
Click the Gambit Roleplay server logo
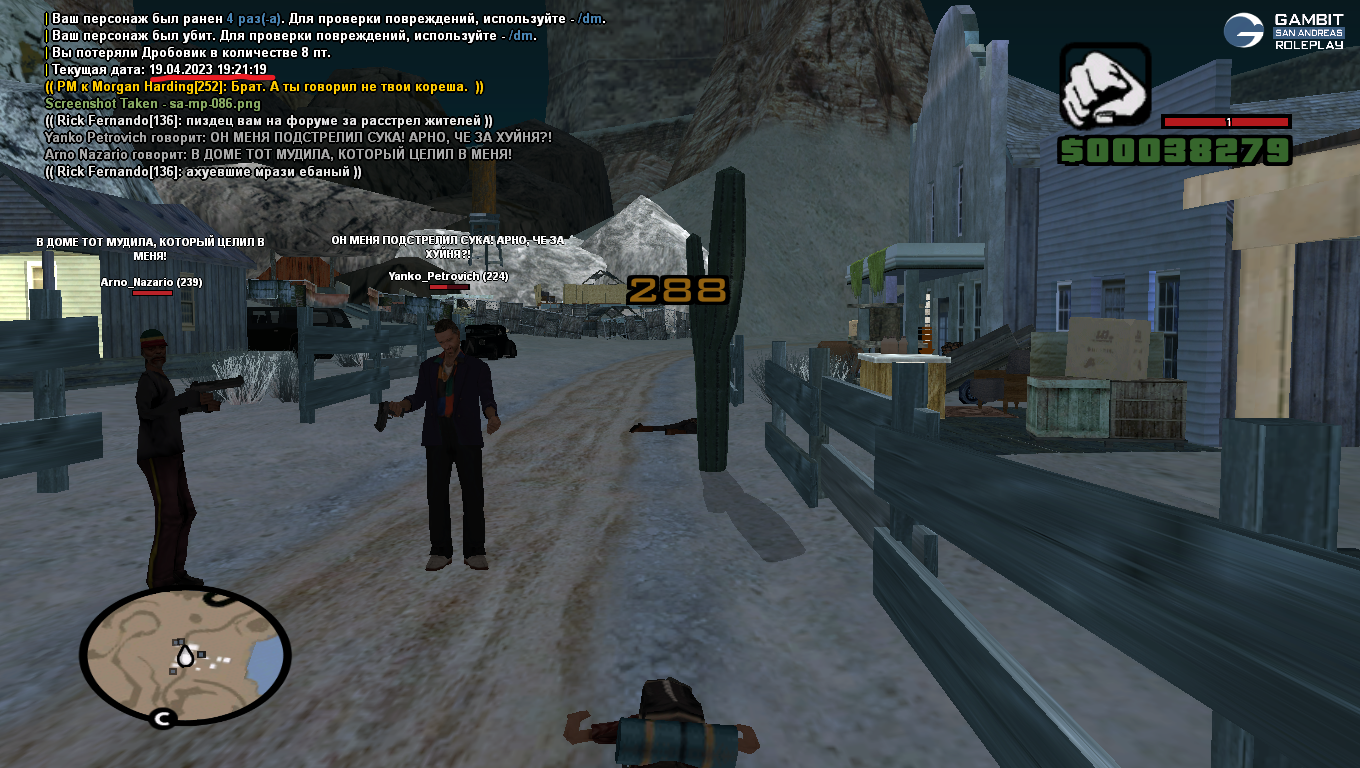point(1285,31)
